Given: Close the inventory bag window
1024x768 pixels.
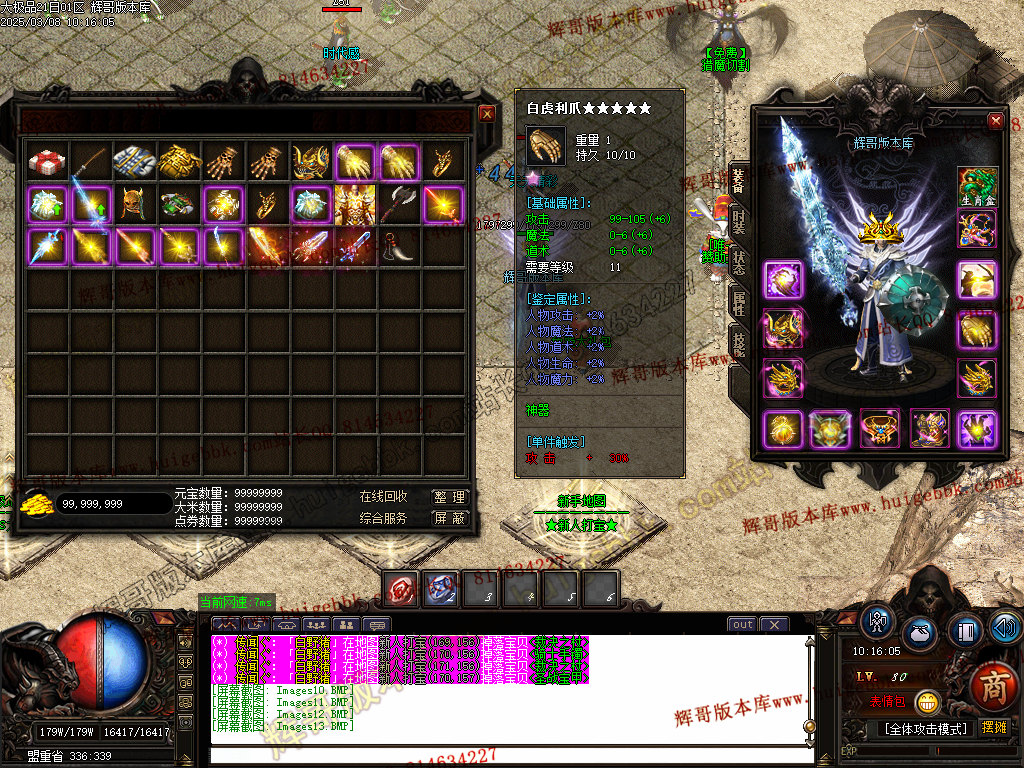Looking at the screenshot, I should coord(487,113).
